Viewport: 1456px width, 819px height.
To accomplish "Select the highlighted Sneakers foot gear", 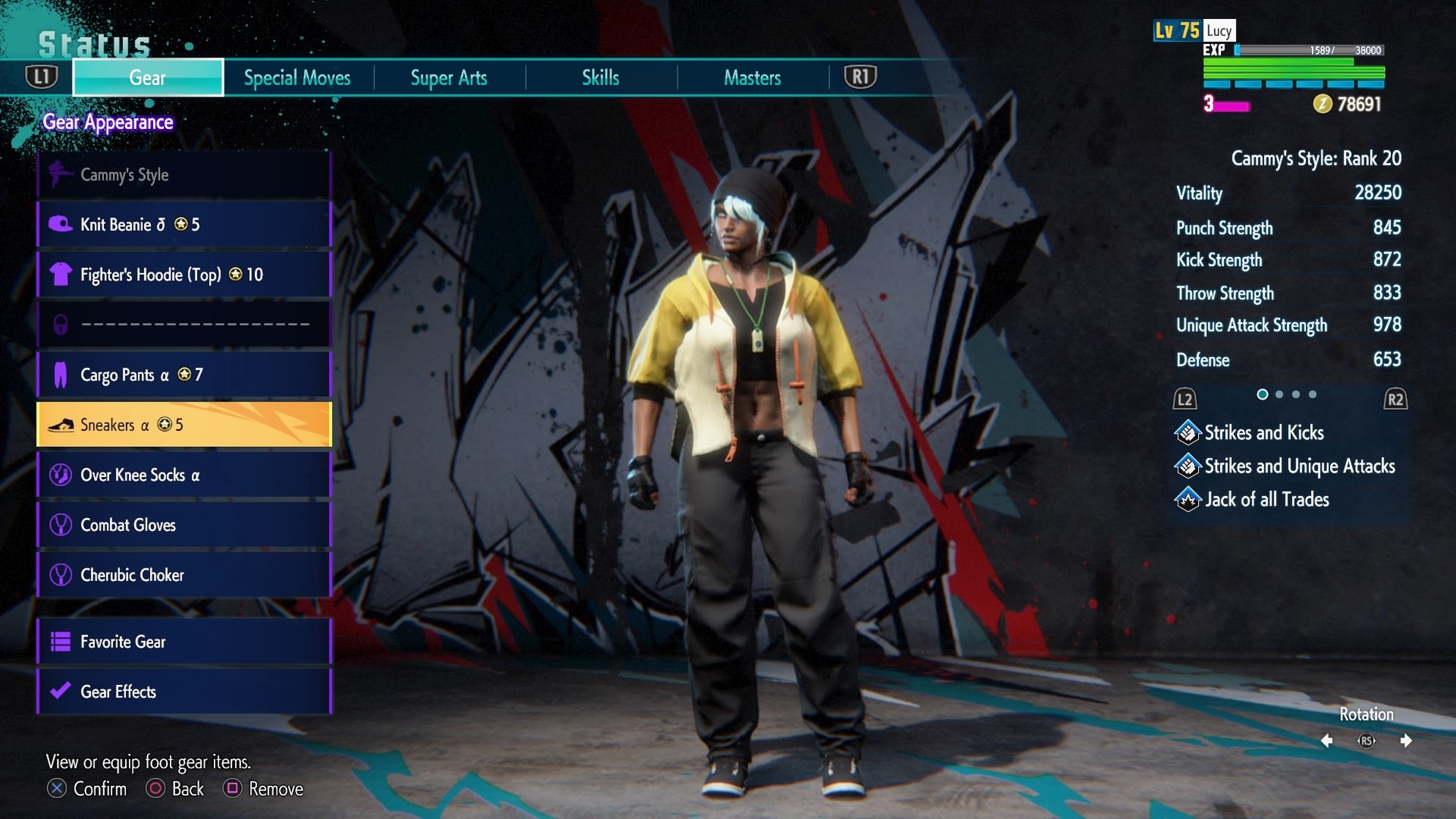I will click(x=185, y=425).
